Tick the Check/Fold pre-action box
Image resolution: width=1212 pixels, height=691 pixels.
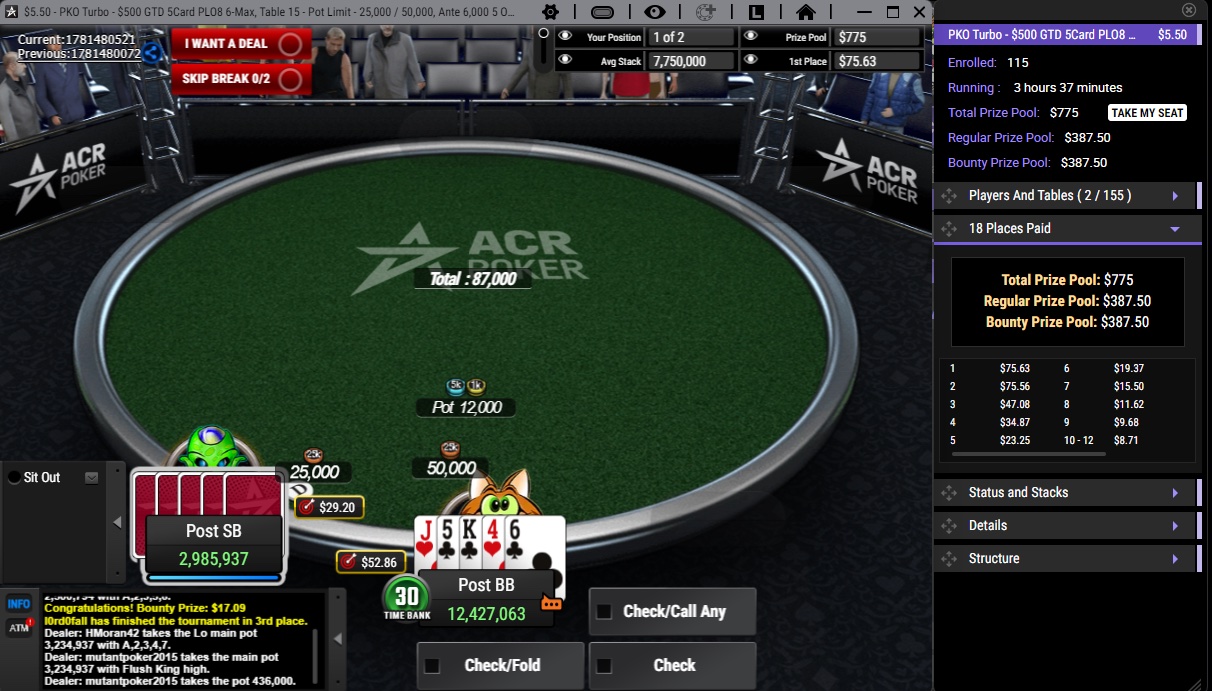pos(433,666)
